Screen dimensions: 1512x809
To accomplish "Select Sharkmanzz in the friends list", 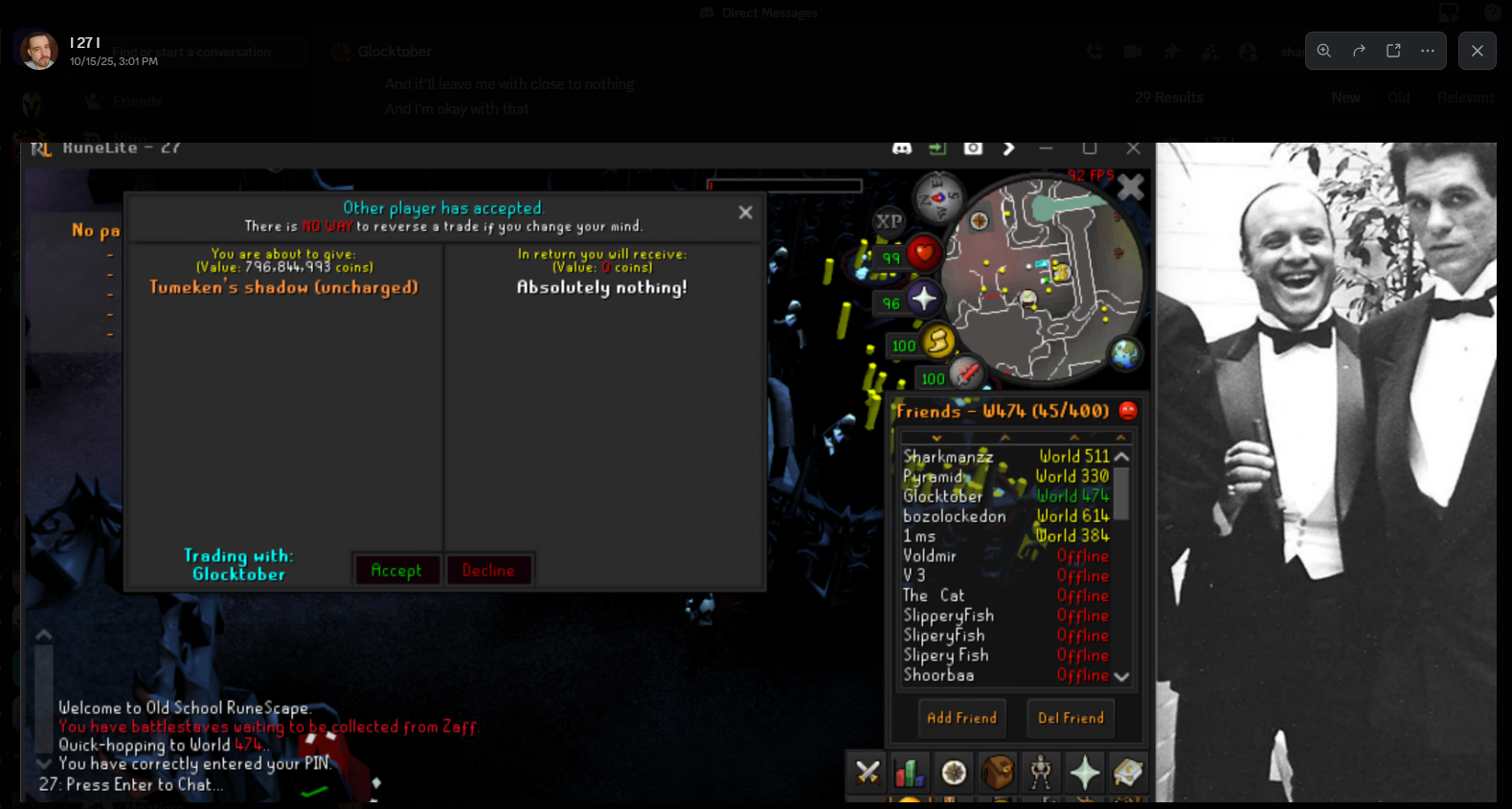I will coord(948,458).
